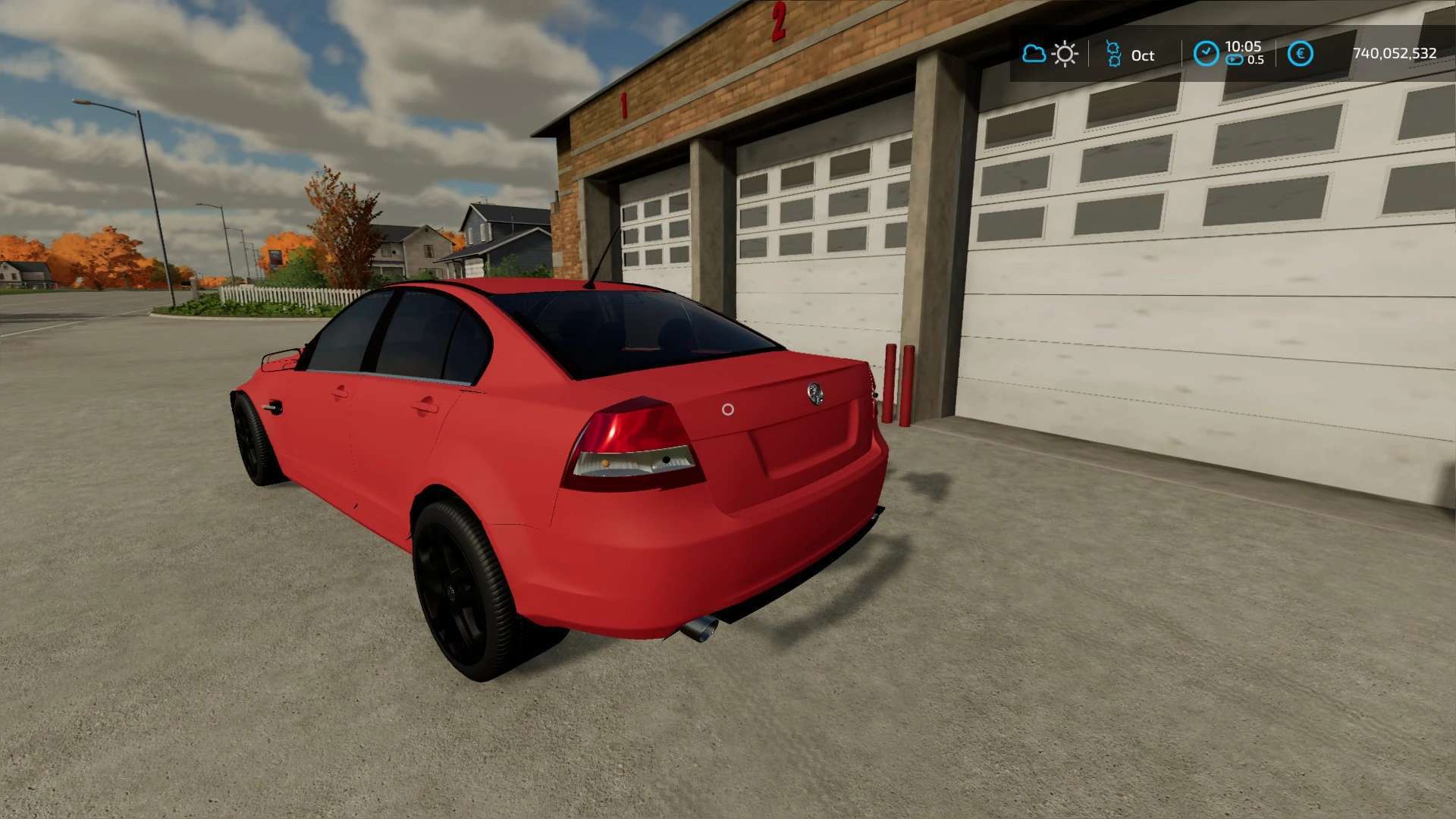Click the 0.5 timescale value
The height and width of the screenshot is (819, 1456).
pyautogui.click(x=1256, y=60)
